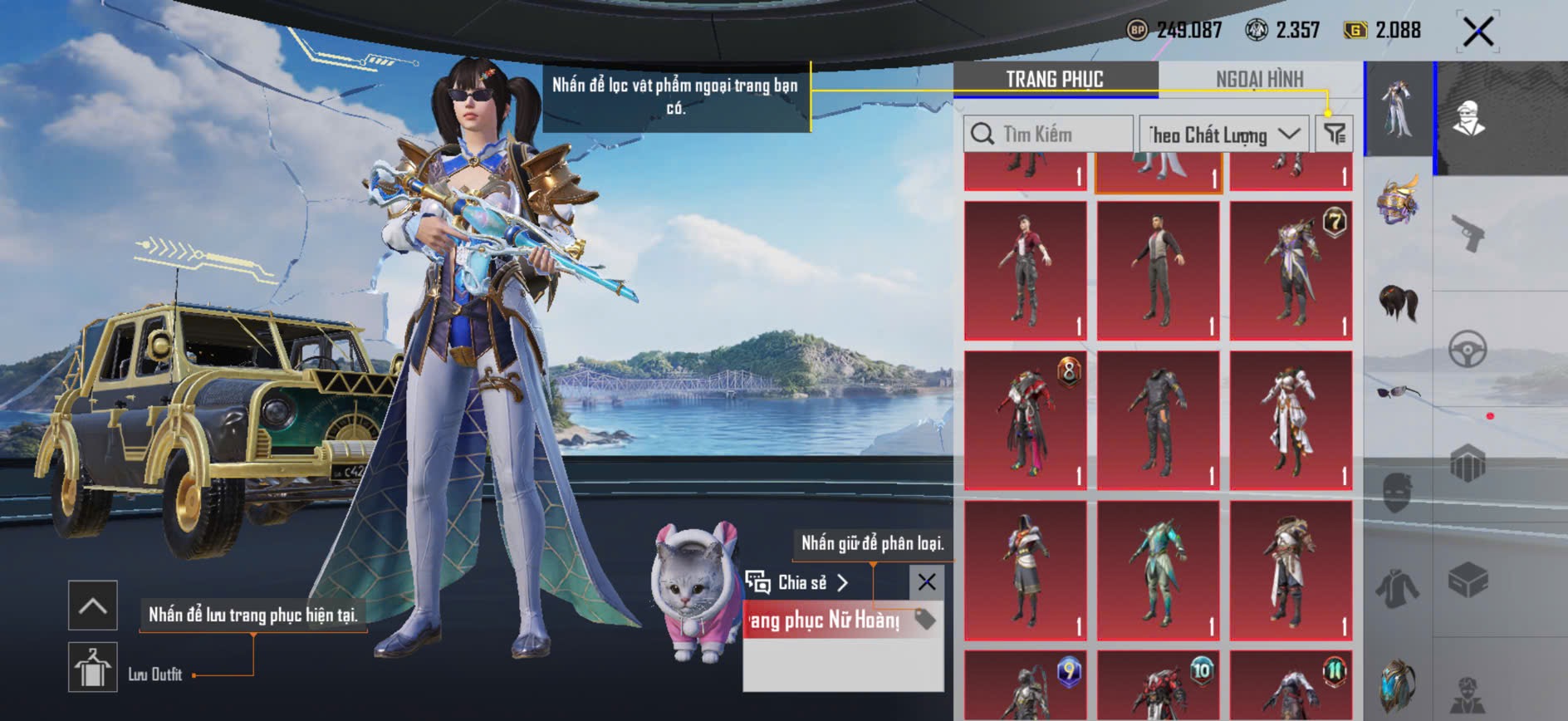The height and width of the screenshot is (721, 1568).
Task: Pick the outfit thumbnail with badge 10
Action: coord(1159,685)
